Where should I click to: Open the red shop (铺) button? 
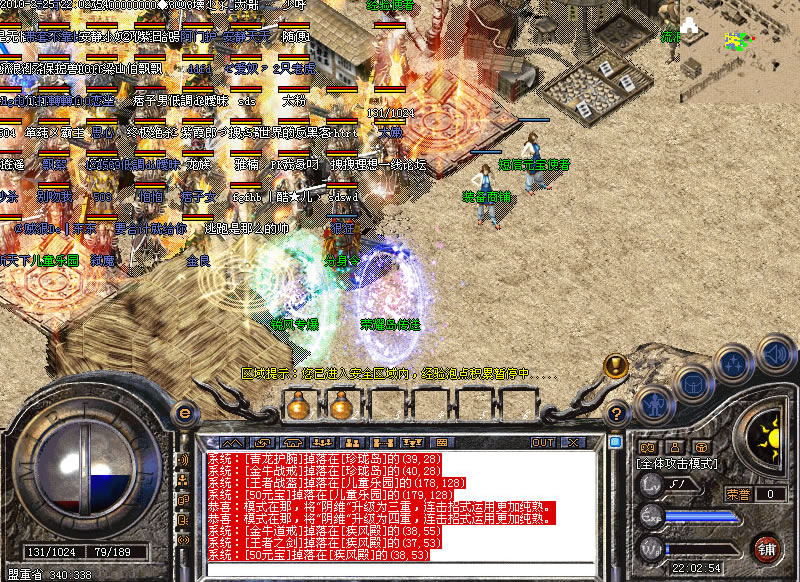[x=766, y=548]
